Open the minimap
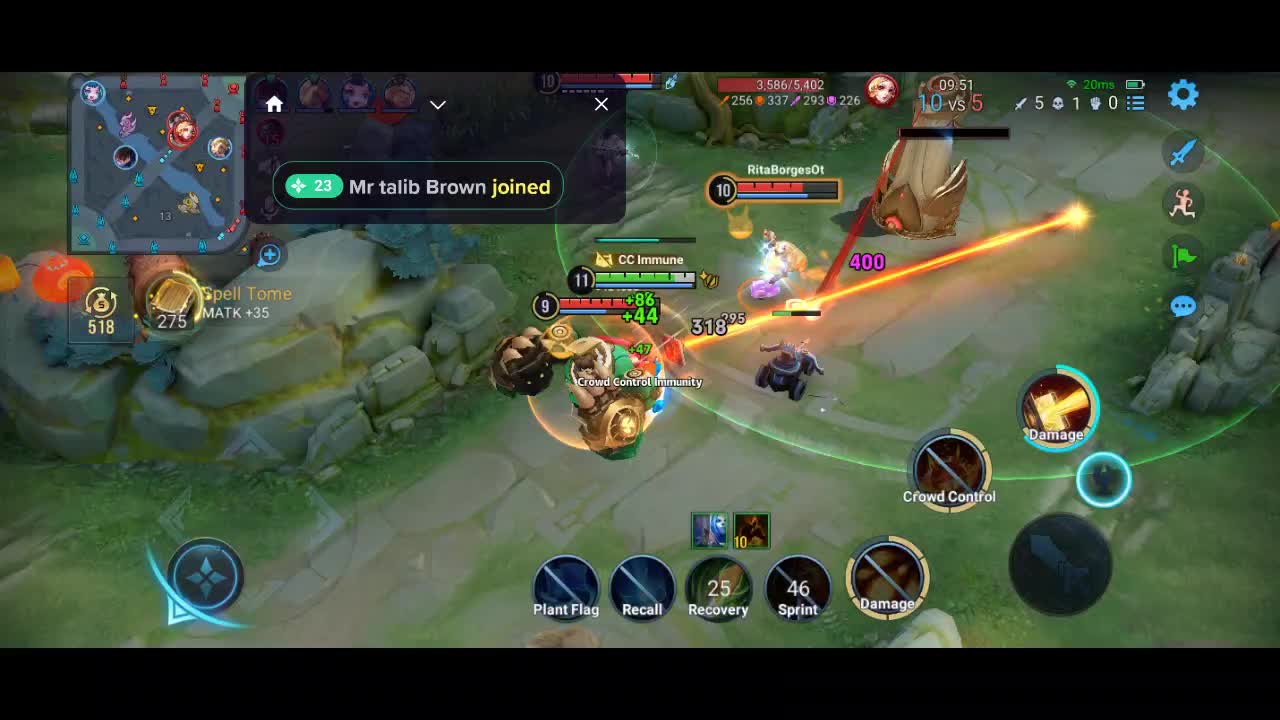Viewport: 1280px width, 720px height. coord(158,165)
